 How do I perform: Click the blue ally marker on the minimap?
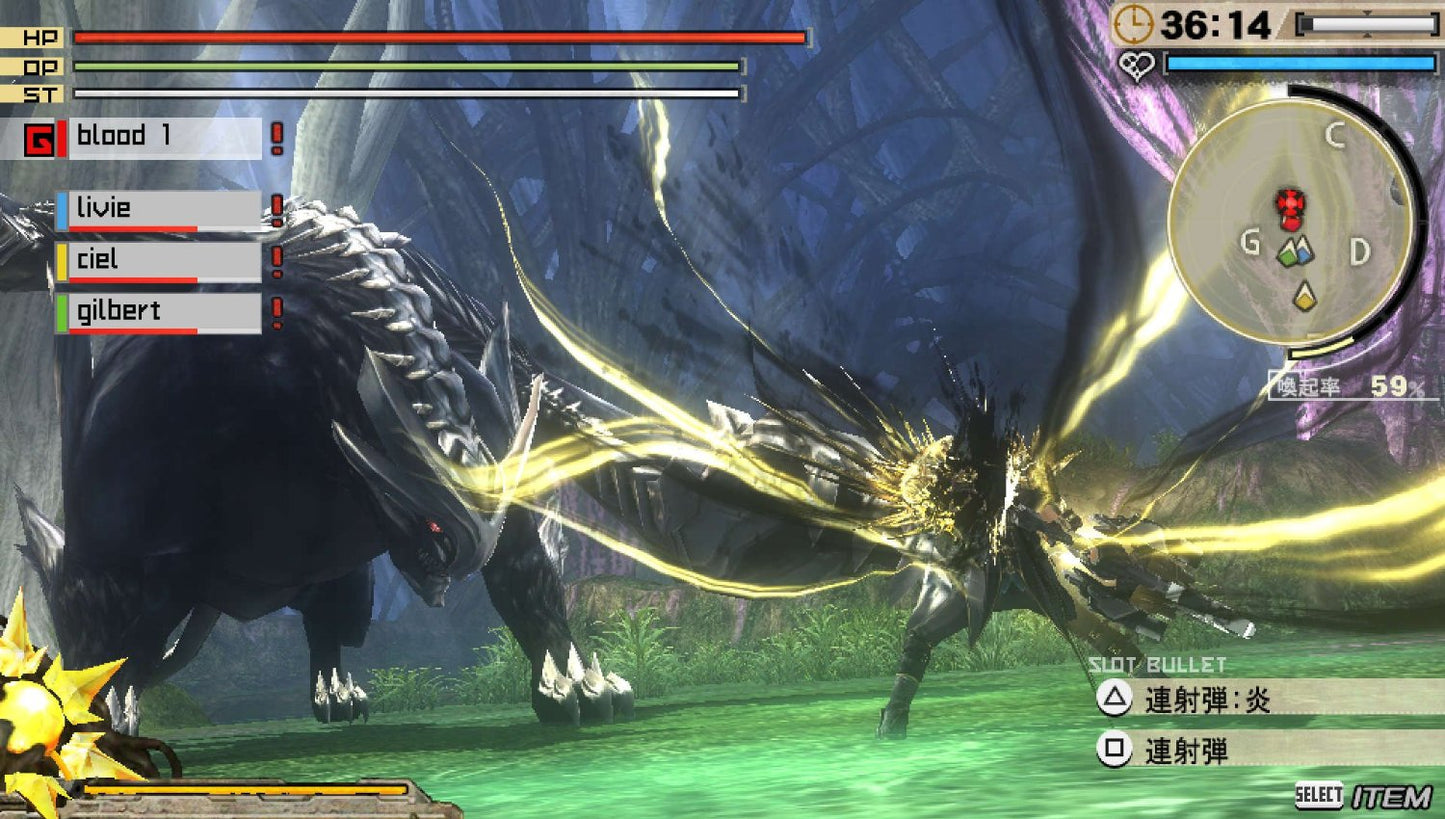(x=1304, y=253)
